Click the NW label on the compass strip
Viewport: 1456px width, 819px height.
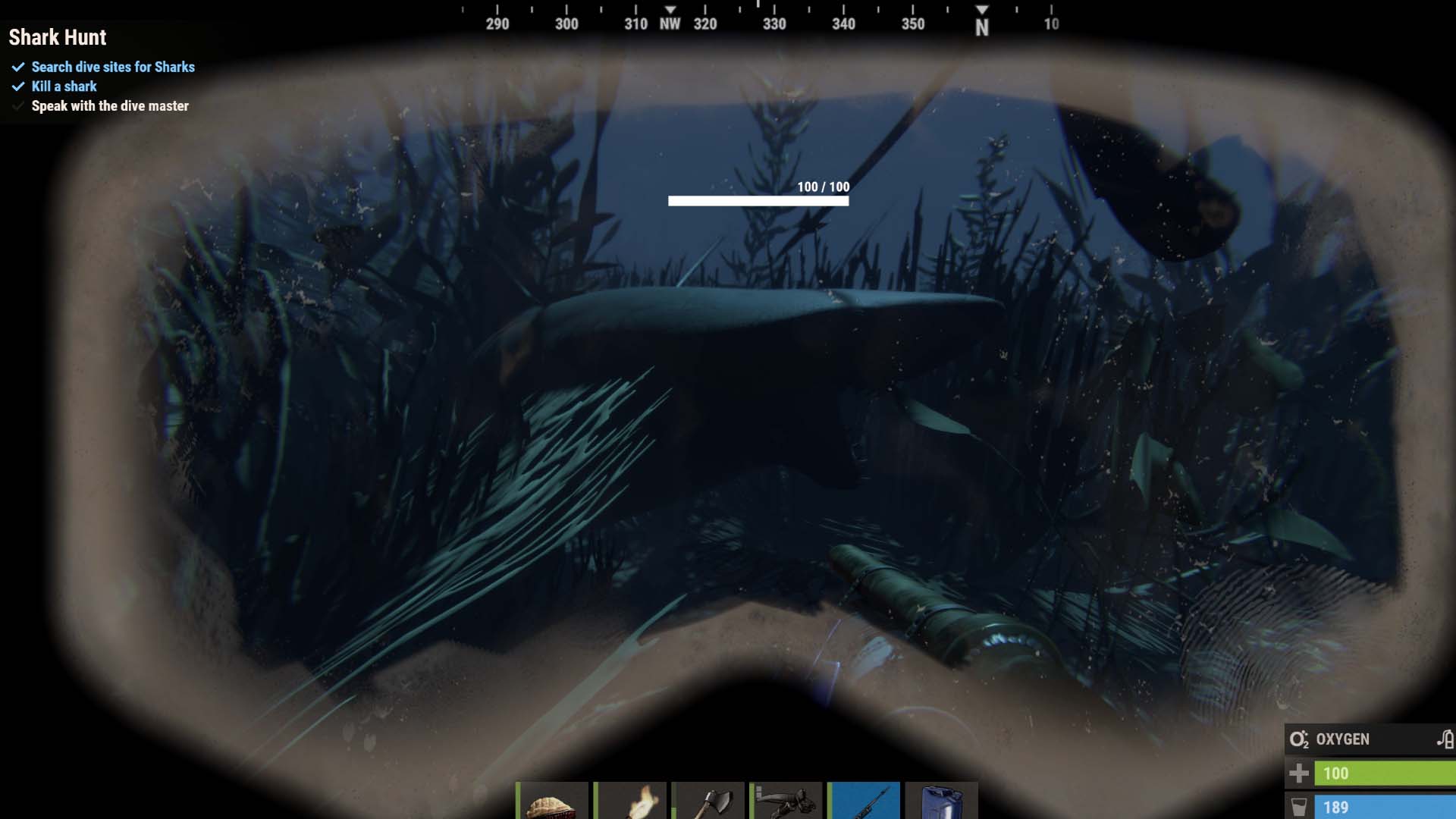(x=670, y=24)
